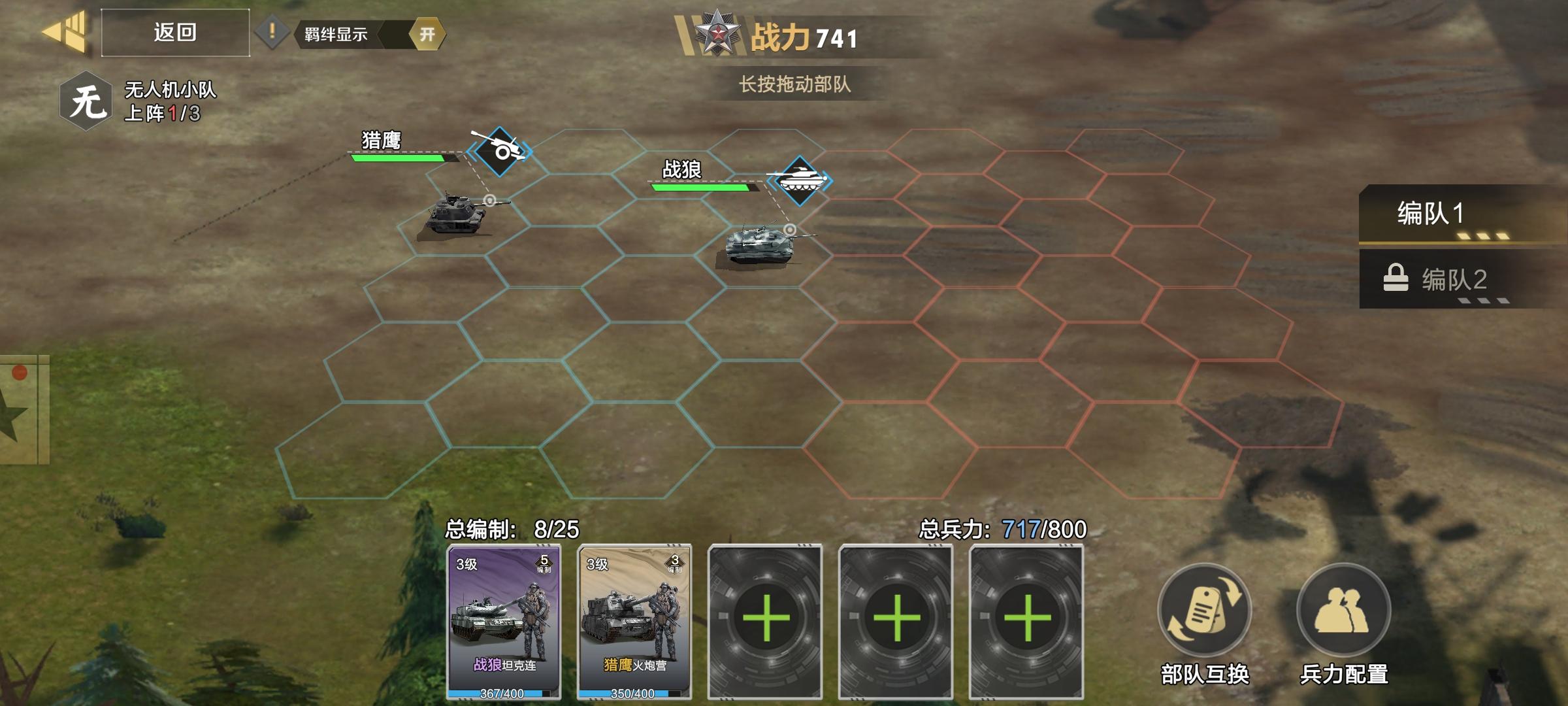Choose the 战狼坦克连 unit card
Viewport: 1568px width, 706px height.
pos(504,621)
